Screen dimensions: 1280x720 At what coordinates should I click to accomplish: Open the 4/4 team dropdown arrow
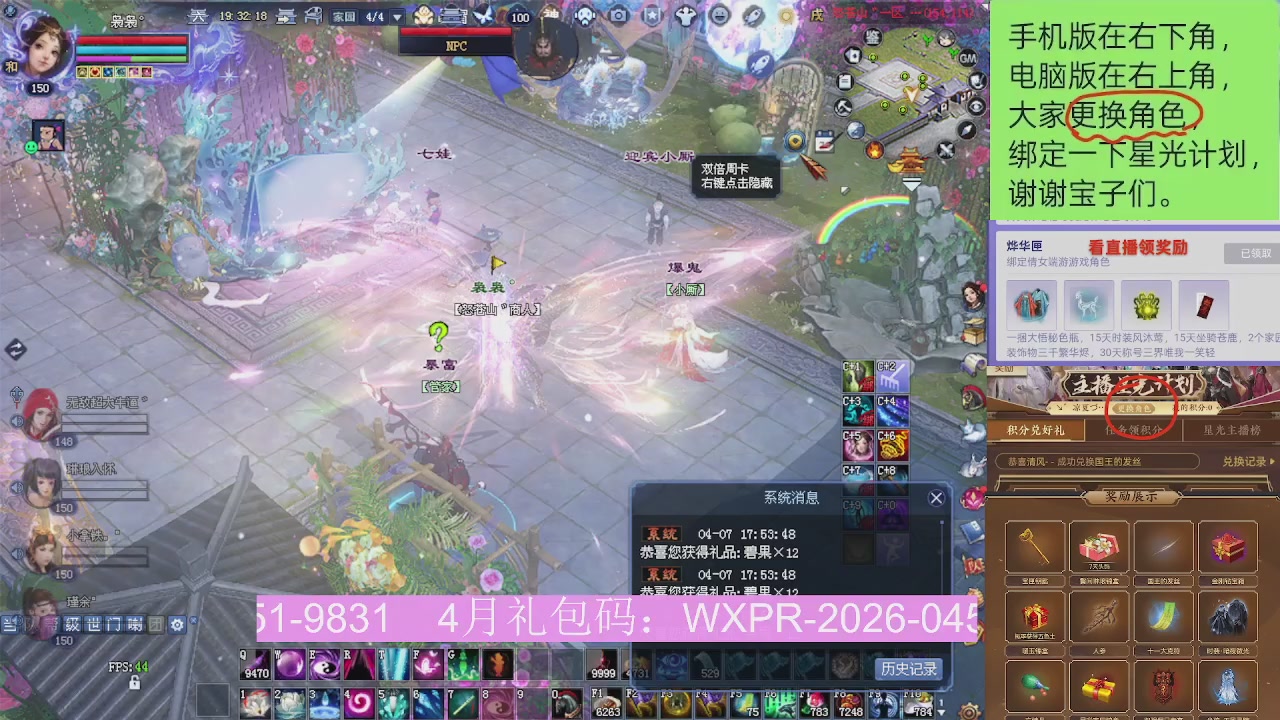tap(397, 18)
